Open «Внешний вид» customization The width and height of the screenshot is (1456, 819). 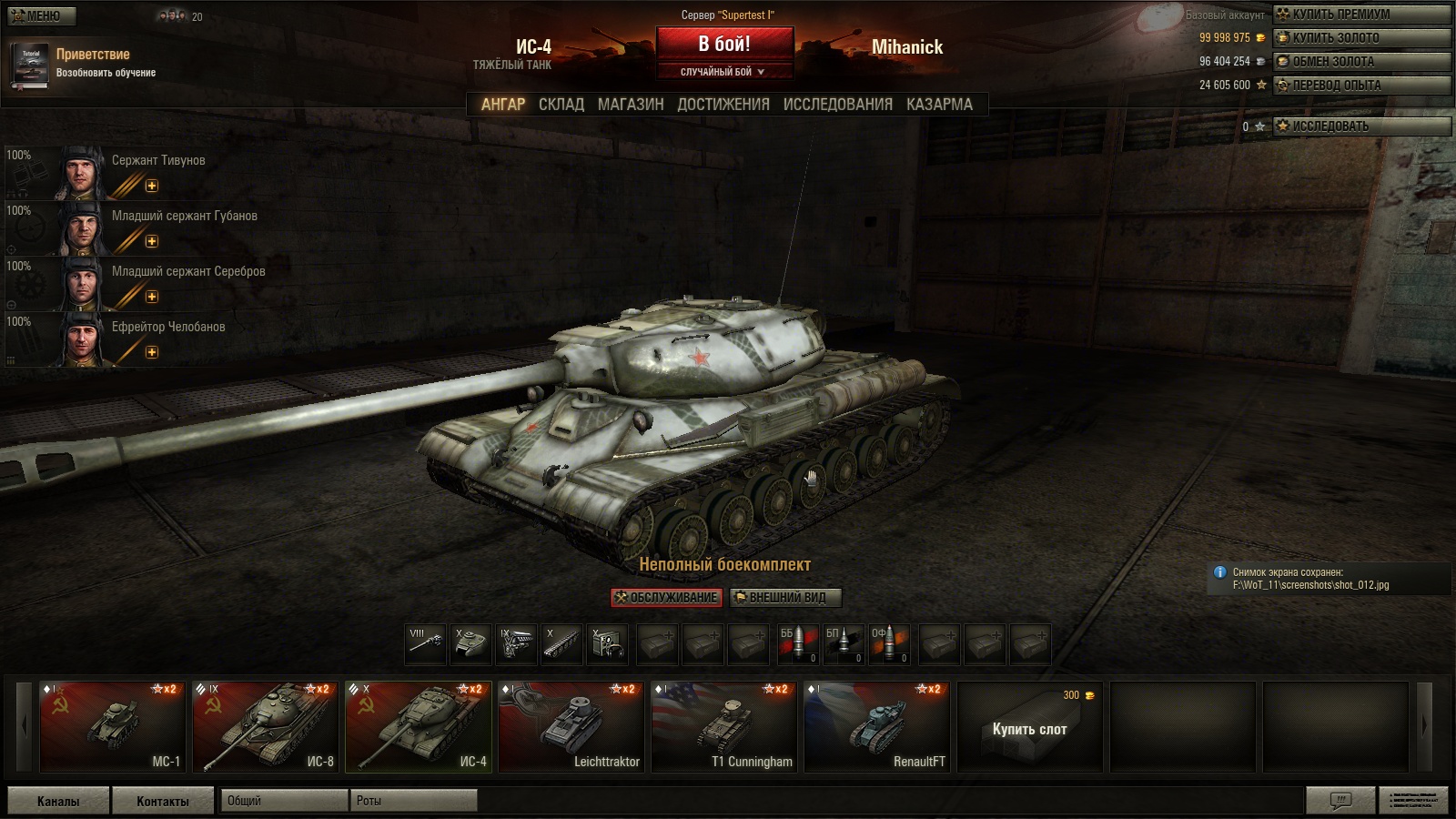pyautogui.click(x=785, y=598)
